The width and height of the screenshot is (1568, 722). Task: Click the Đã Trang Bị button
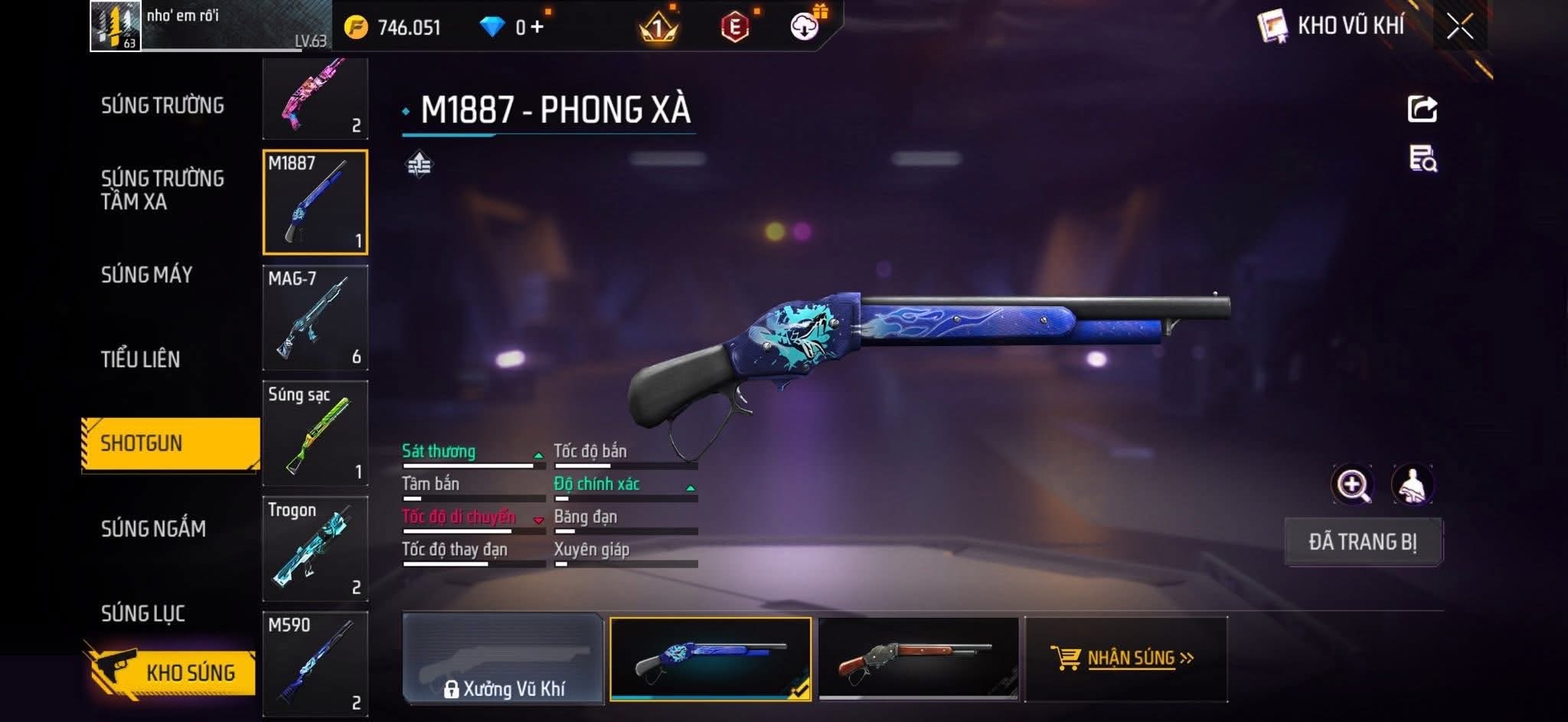tap(1363, 542)
